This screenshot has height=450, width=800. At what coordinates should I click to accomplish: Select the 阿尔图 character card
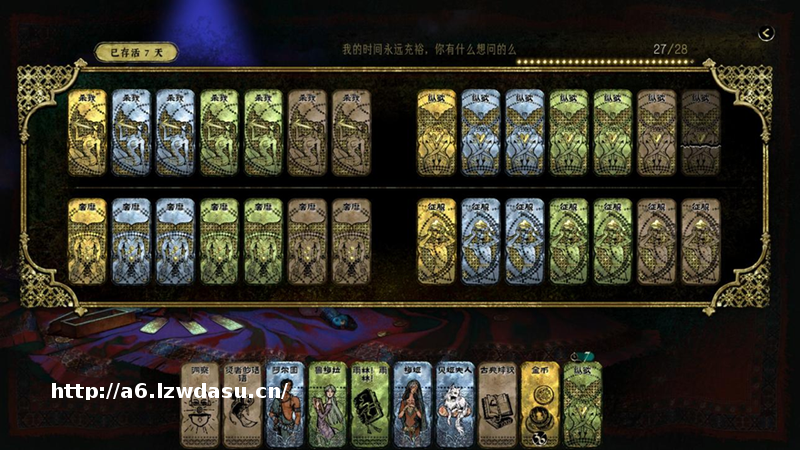284,404
